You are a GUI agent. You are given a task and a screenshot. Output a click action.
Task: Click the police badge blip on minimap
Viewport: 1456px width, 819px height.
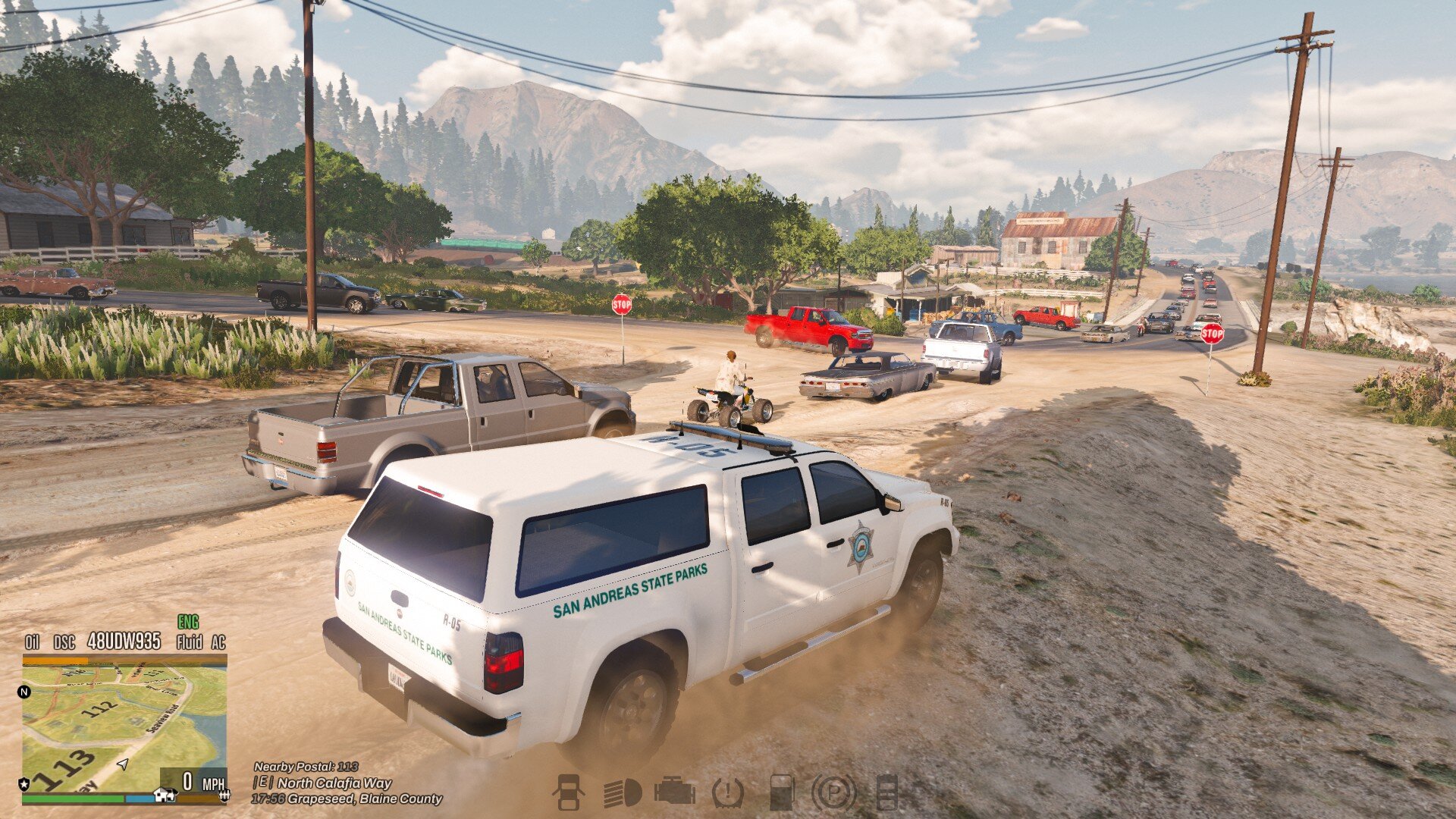pos(24,783)
